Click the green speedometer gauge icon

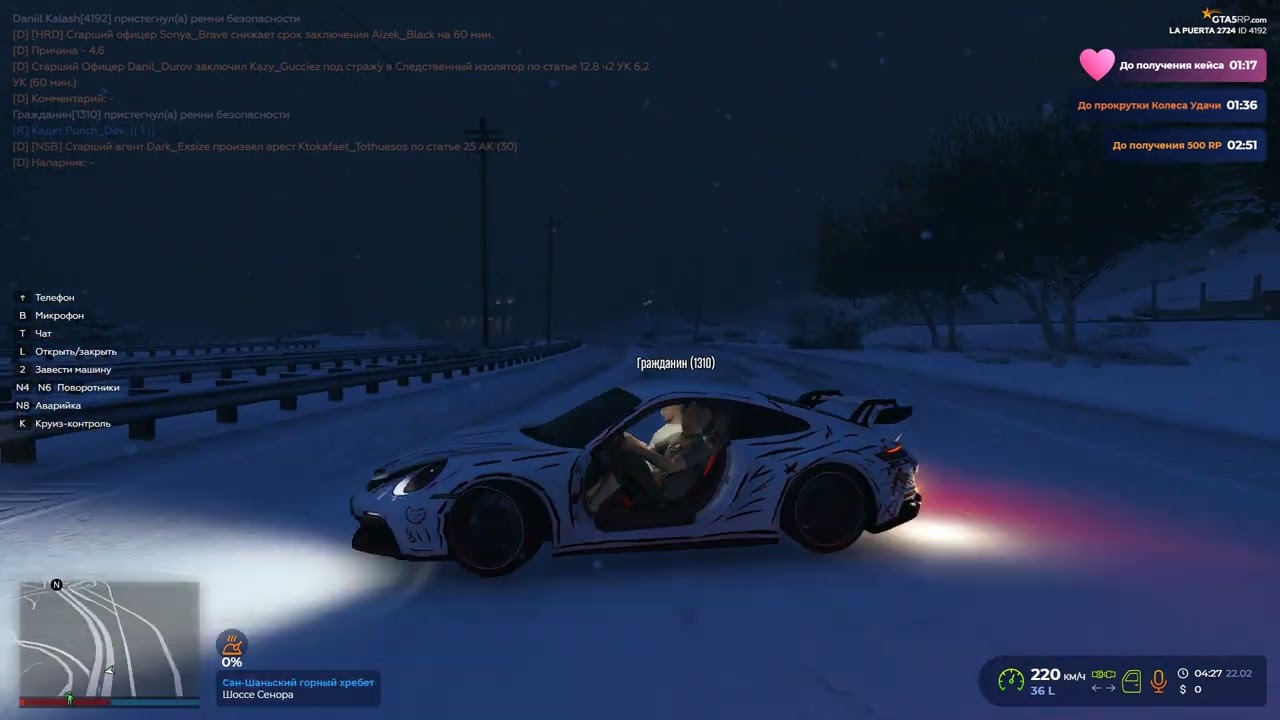coord(1011,681)
